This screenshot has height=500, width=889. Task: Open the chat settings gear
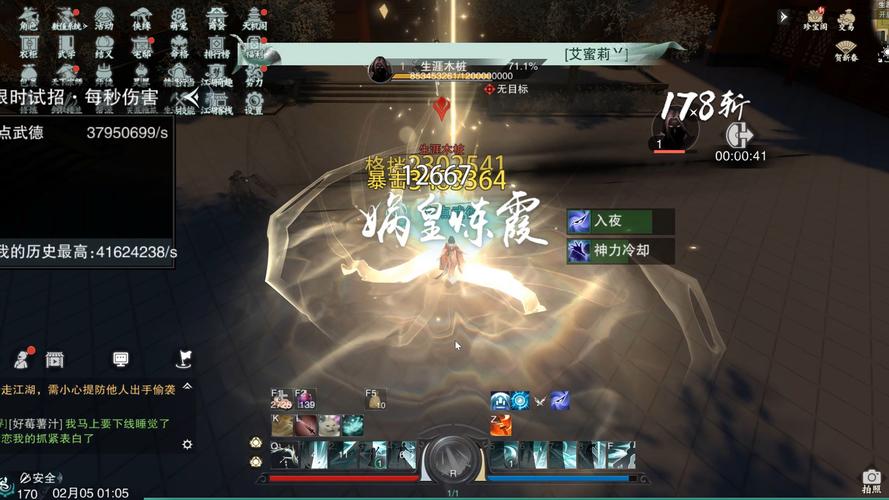tap(187, 444)
